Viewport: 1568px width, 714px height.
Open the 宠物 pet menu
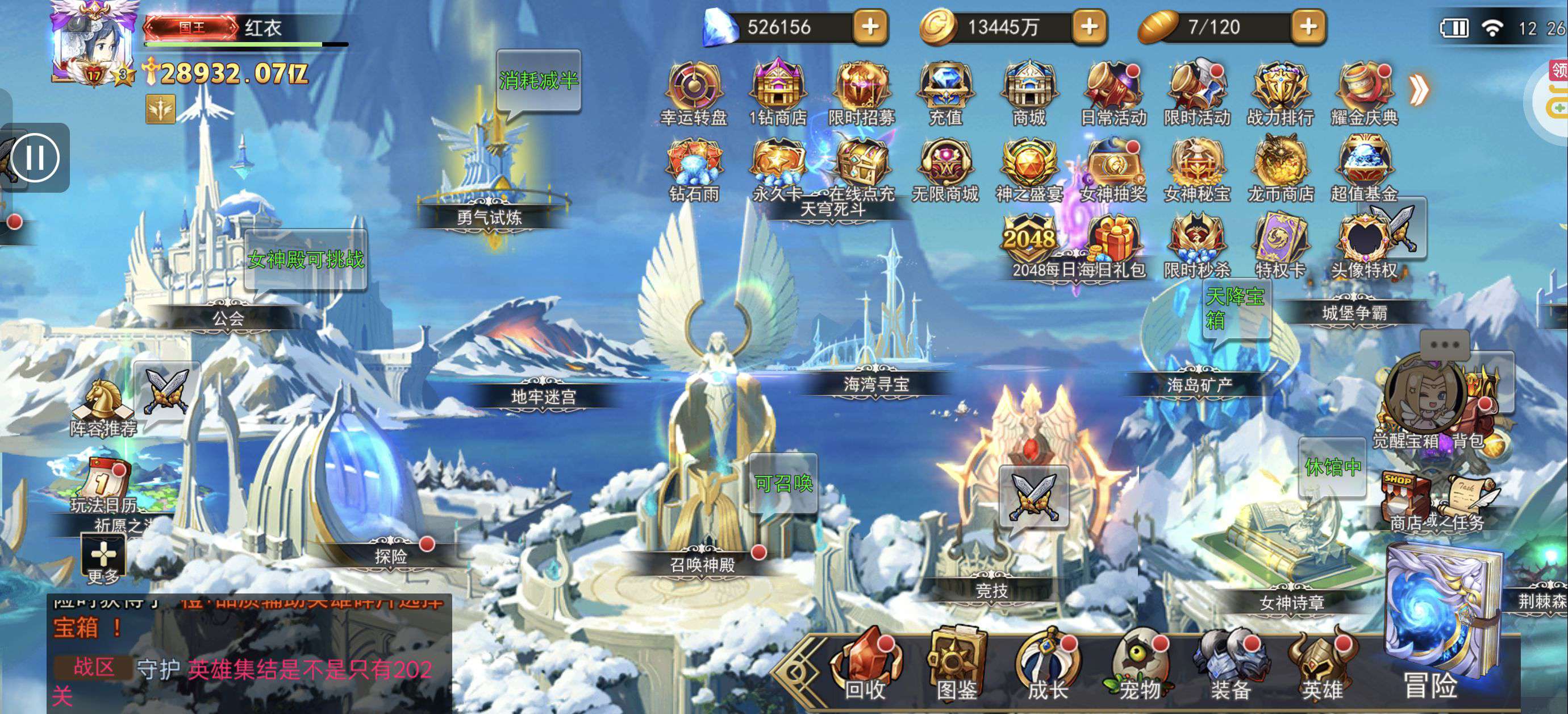pos(1140,665)
